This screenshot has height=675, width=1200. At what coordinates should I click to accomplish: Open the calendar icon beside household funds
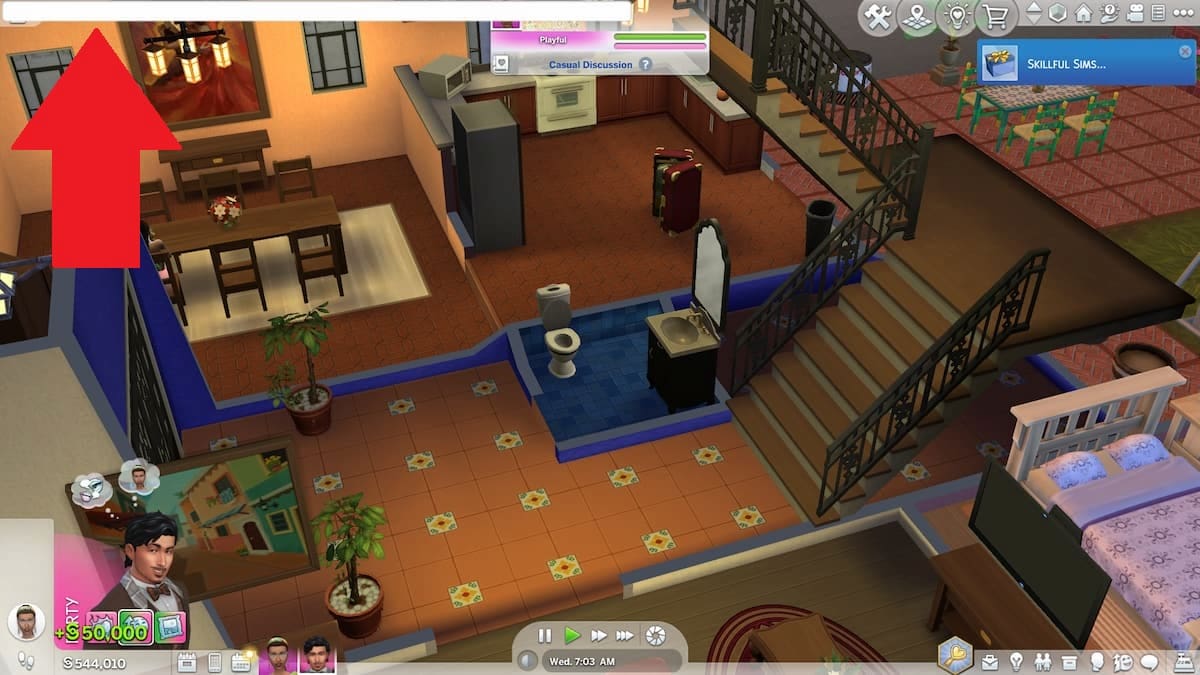(186, 661)
